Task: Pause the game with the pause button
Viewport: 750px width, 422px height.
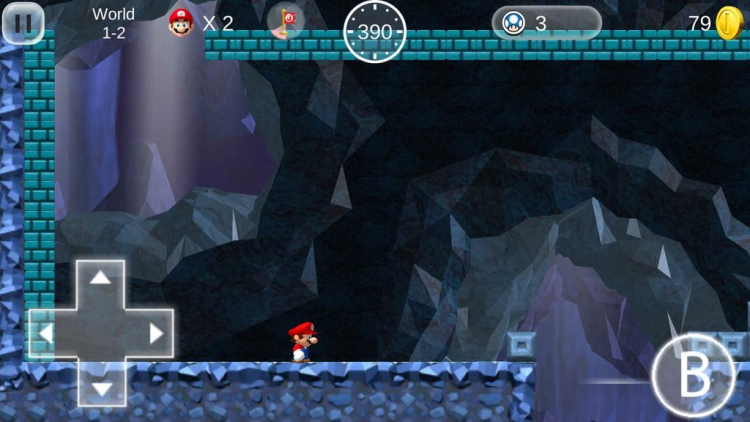Action: [22, 23]
